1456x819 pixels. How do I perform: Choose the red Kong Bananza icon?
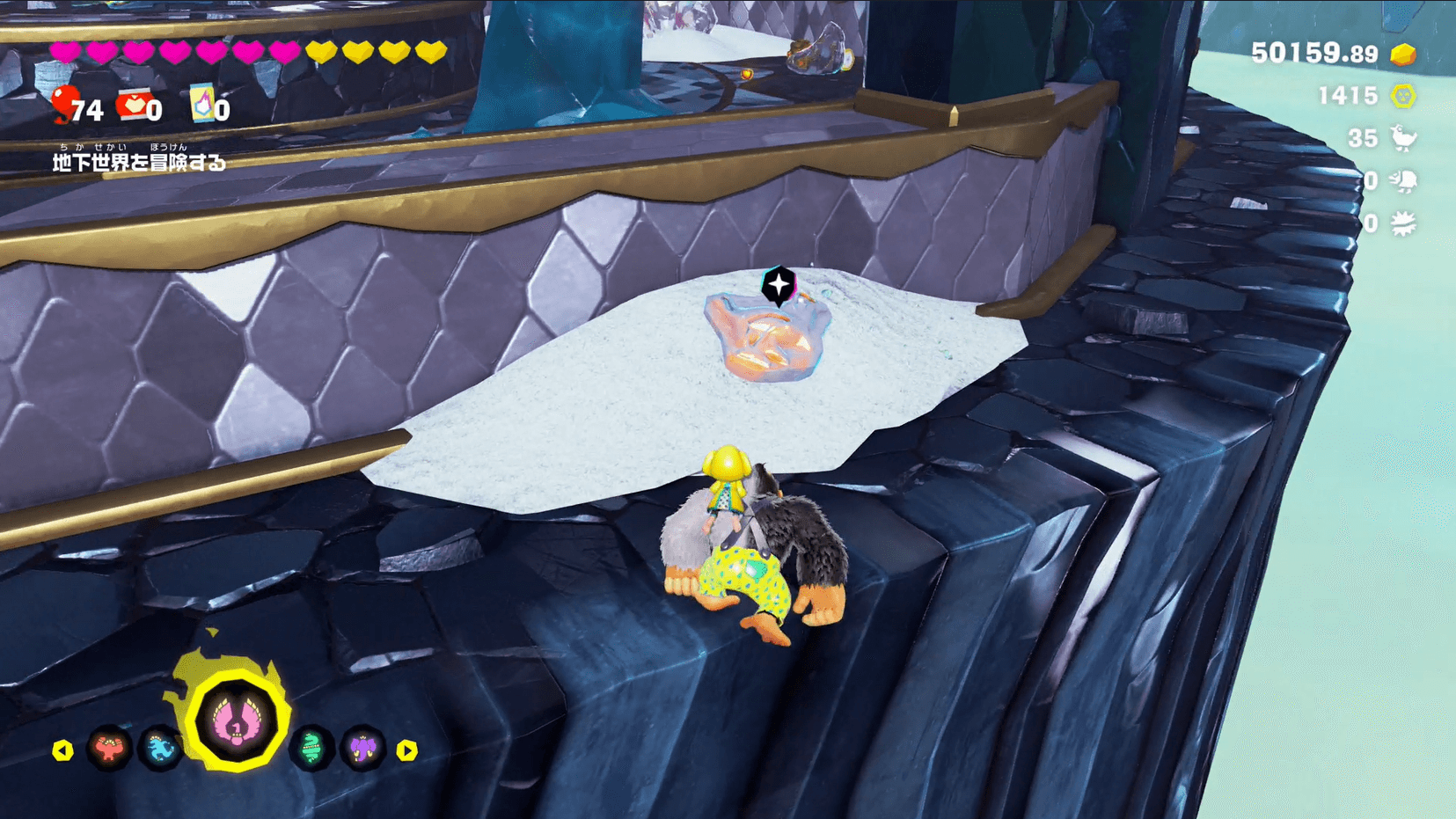pos(109,749)
